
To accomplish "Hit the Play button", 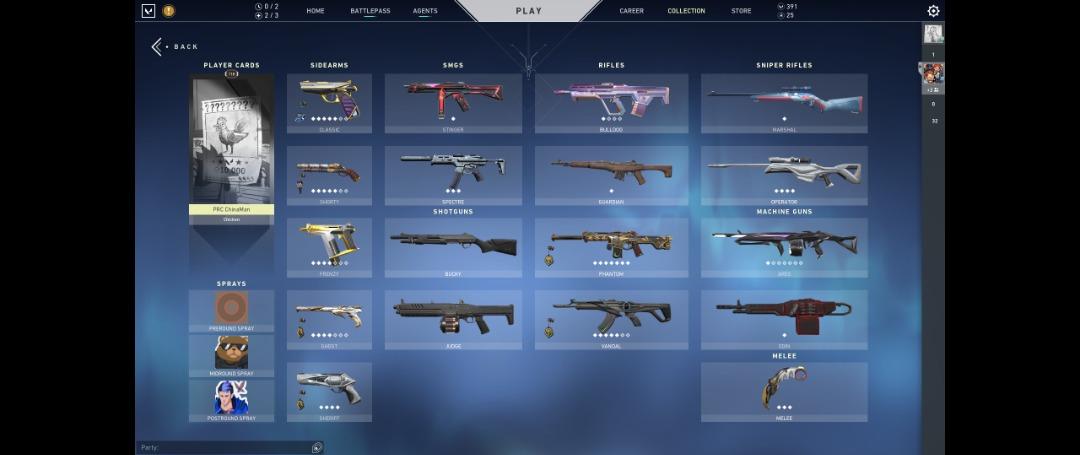I will coord(528,11).
